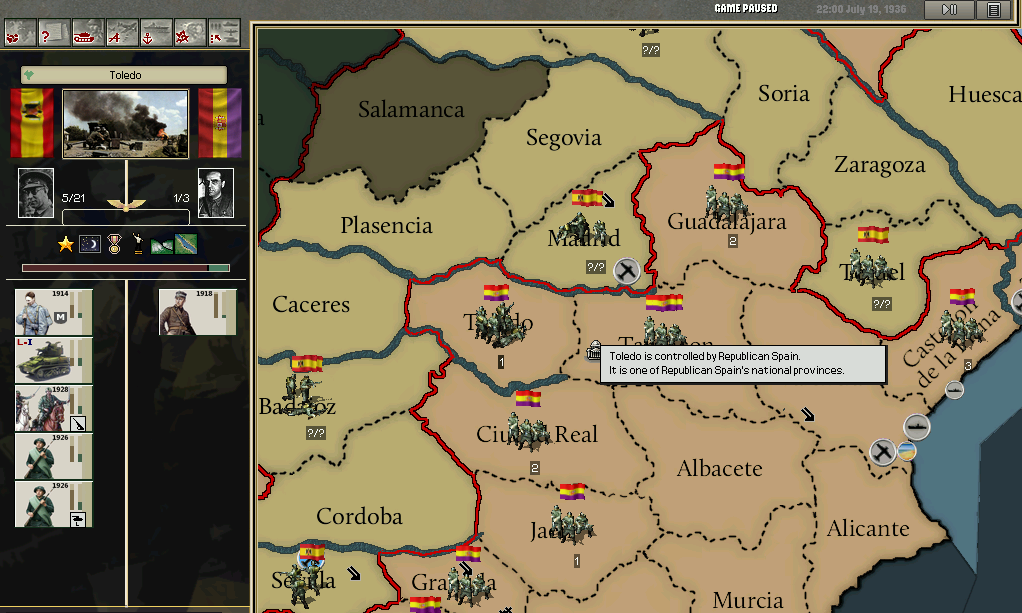
Task: Click the night moon battle modifier icon
Action: click(90, 244)
